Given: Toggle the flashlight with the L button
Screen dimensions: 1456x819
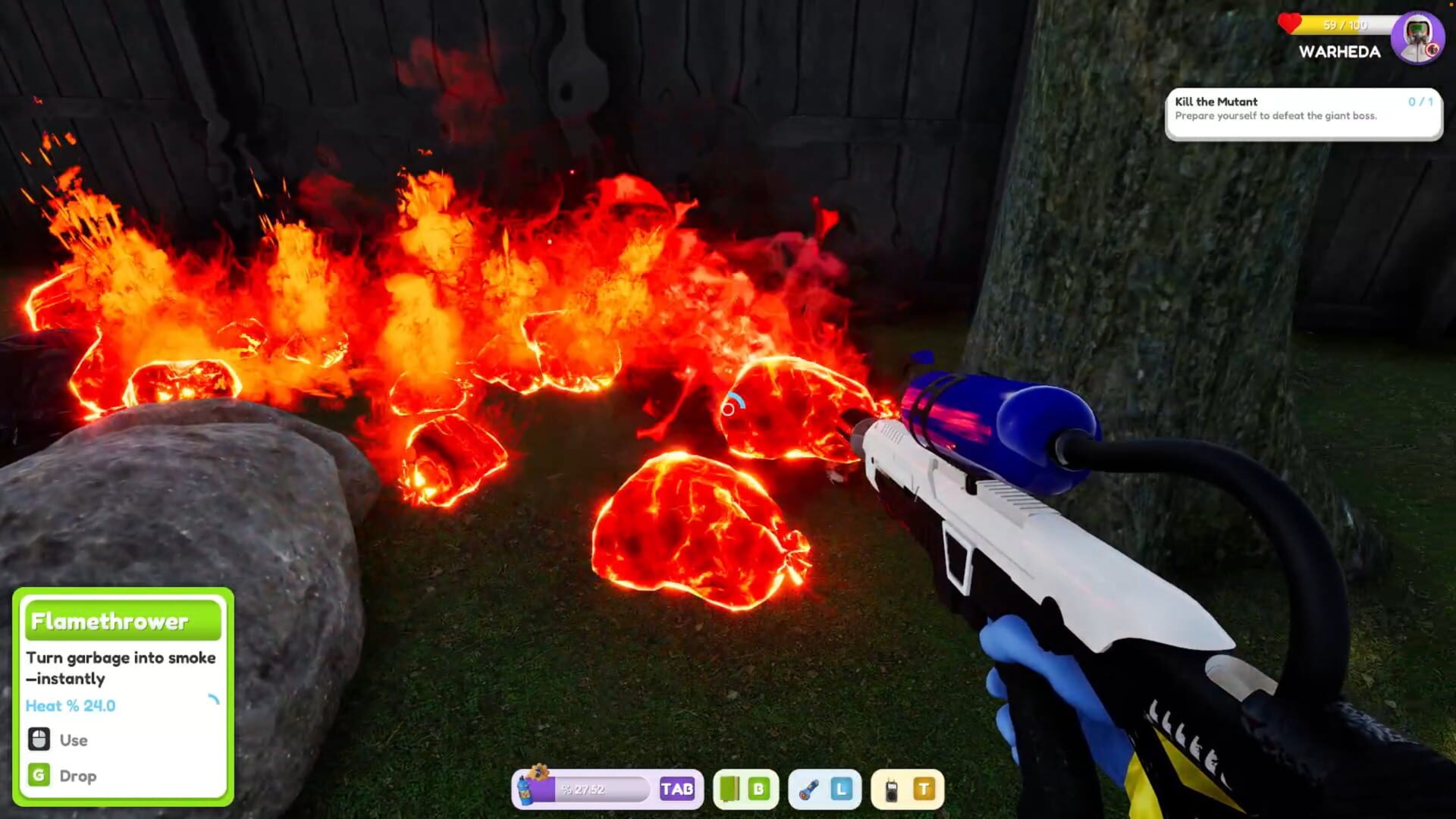Looking at the screenshot, I should (839, 790).
